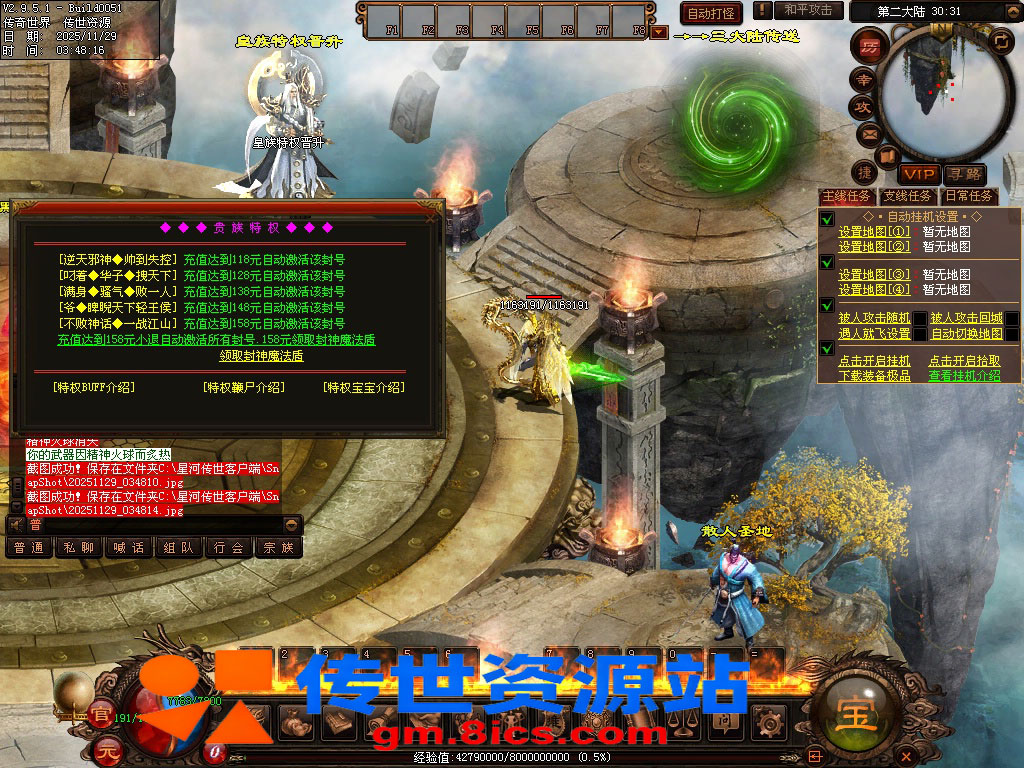
Task: Toggle the 和平攻击 attack mode button
Action: pyautogui.click(x=808, y=10)
